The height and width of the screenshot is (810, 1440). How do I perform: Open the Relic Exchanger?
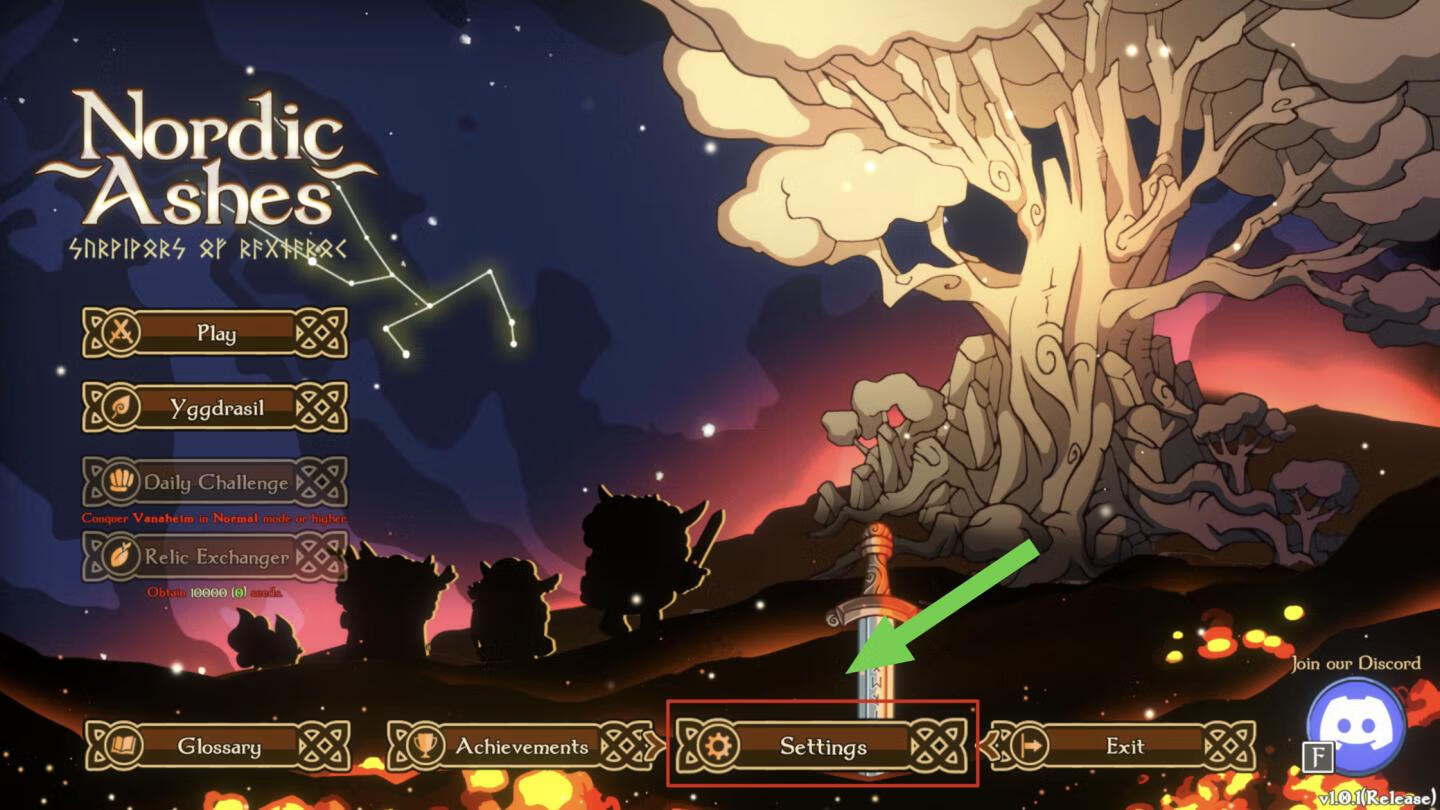coord(215,557)
